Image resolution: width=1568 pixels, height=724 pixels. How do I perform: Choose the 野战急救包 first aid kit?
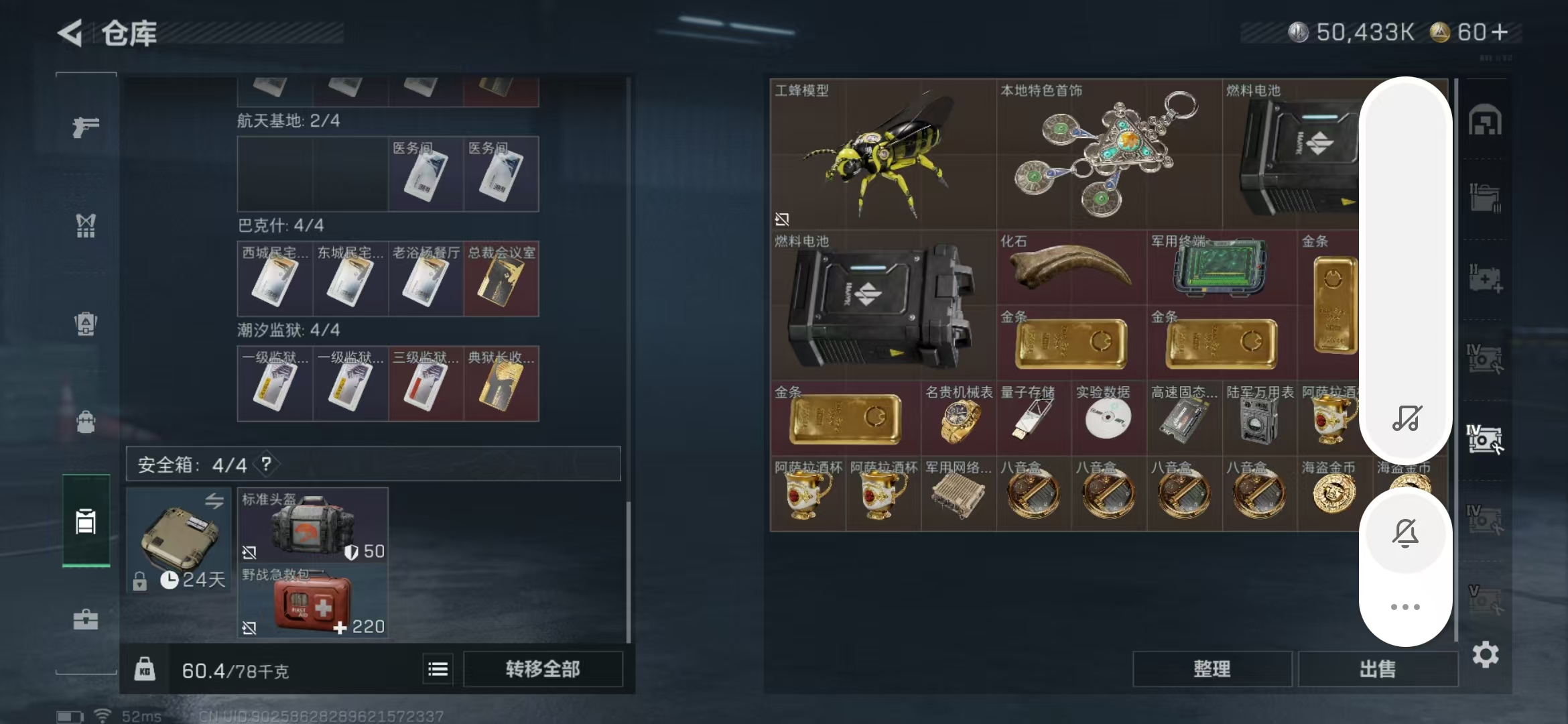point(312,602)
